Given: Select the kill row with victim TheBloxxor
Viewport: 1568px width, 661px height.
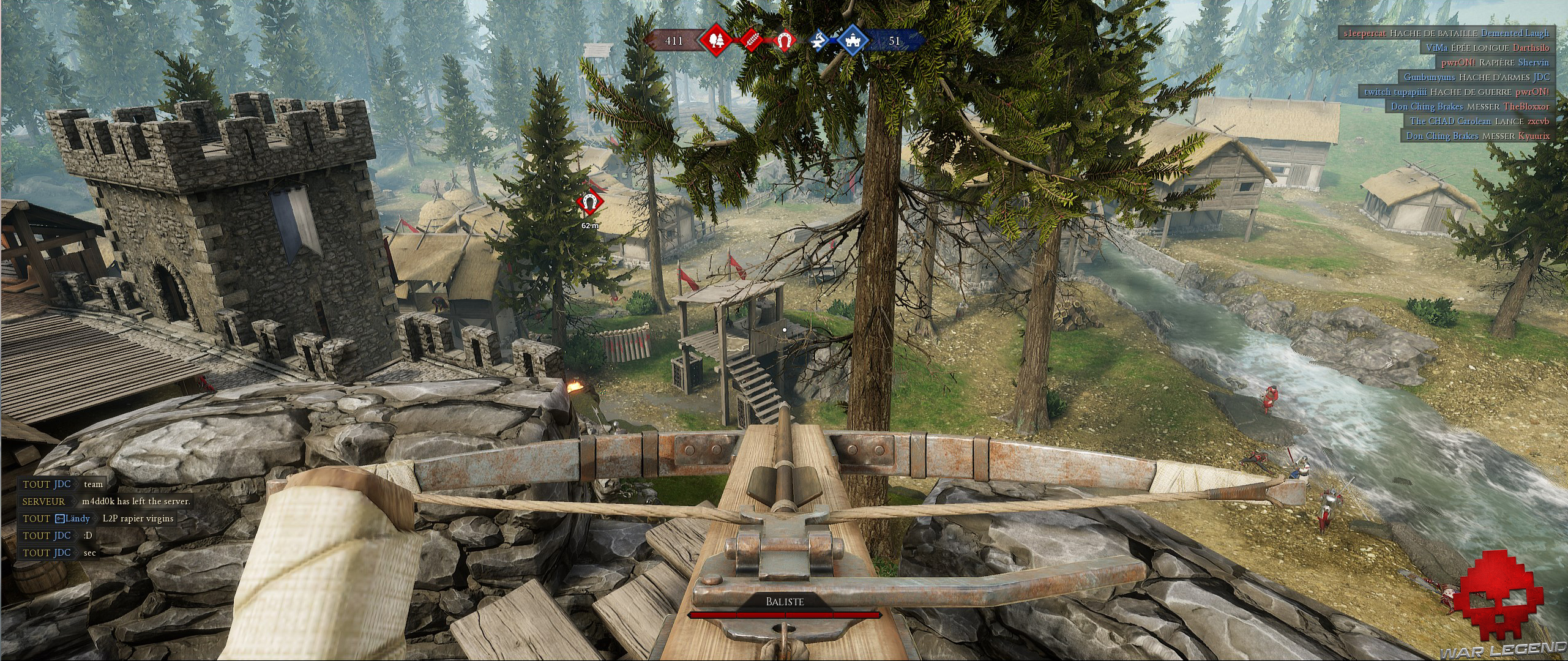Looking at the screenshot, I should point(1469,106).
